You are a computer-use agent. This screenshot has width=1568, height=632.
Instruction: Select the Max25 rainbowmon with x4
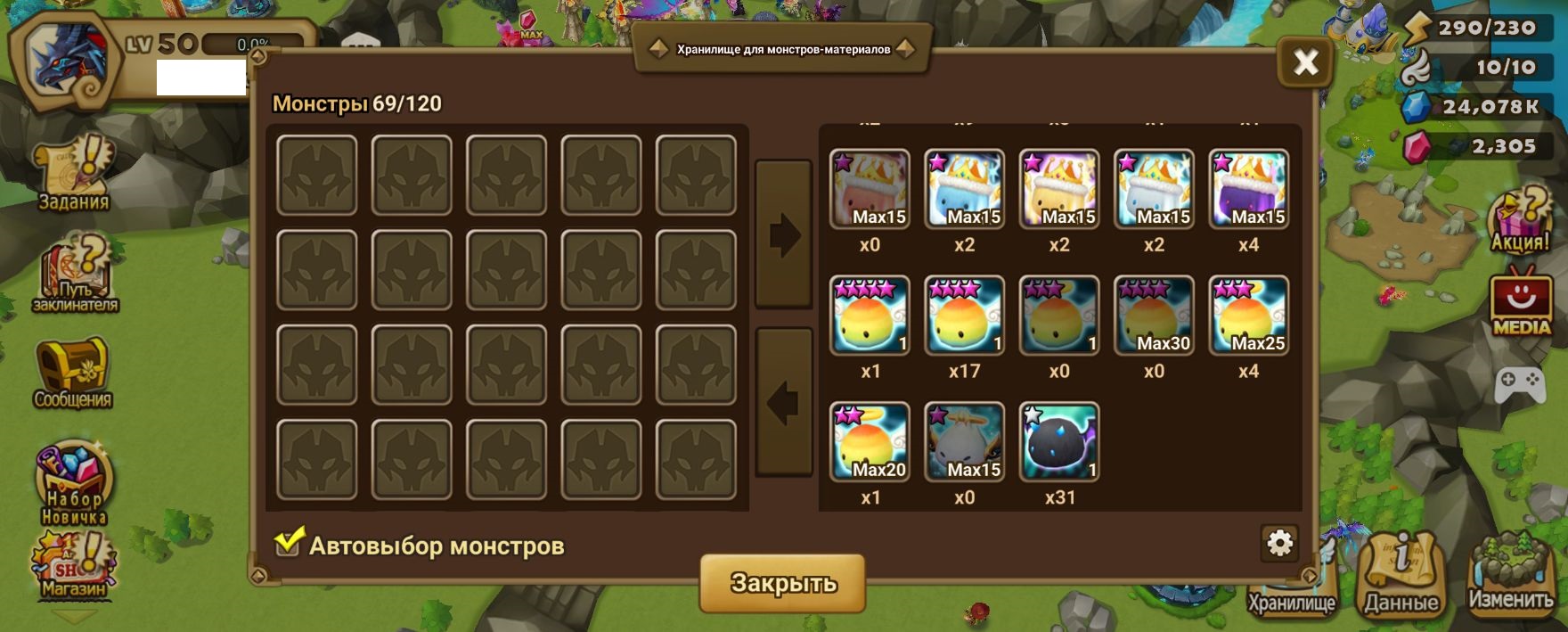(1248, 316)
